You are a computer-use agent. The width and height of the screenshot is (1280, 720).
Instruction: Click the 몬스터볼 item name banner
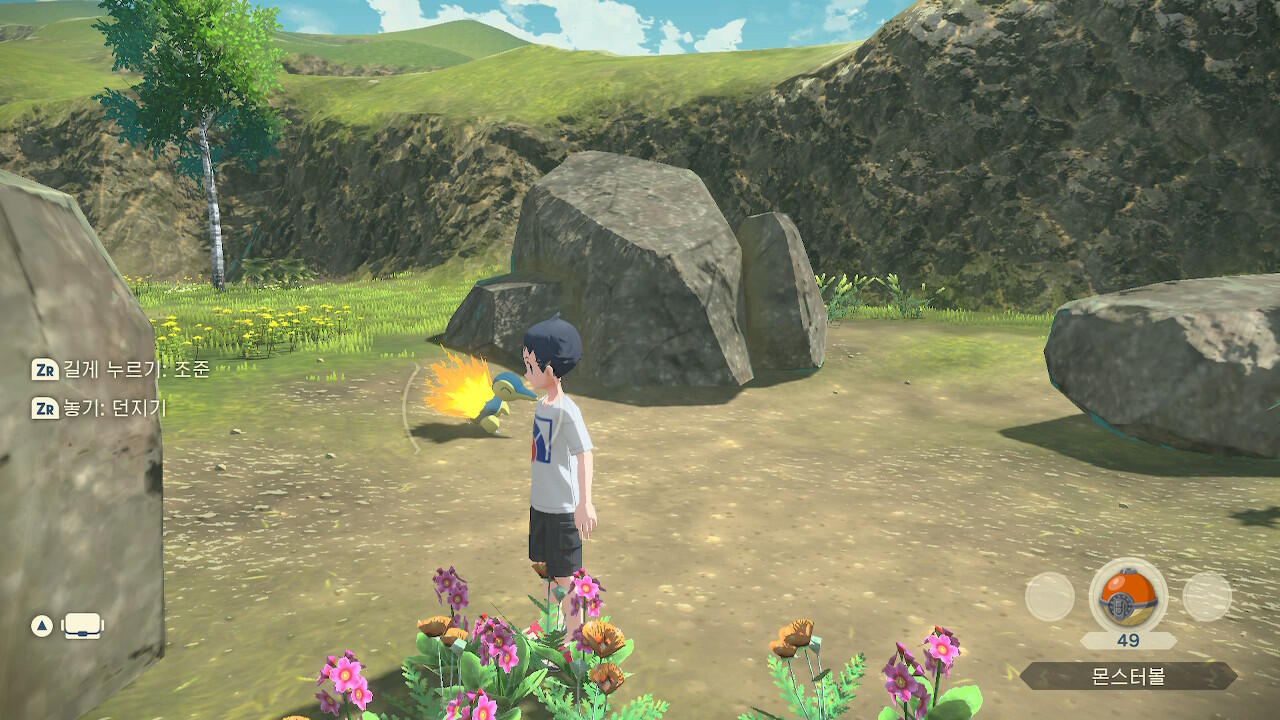[1128, 676]
